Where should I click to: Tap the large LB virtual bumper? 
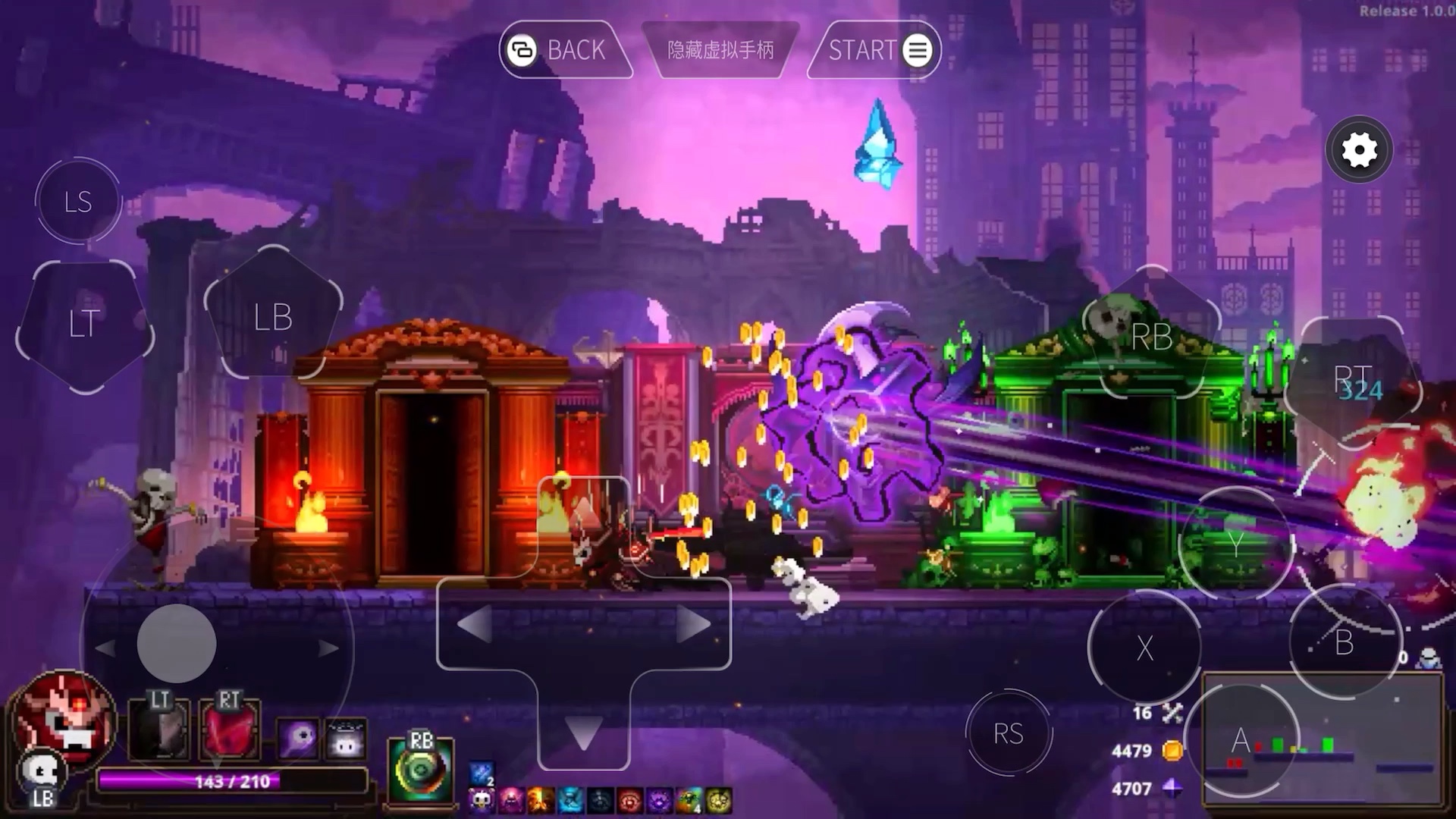273,317
